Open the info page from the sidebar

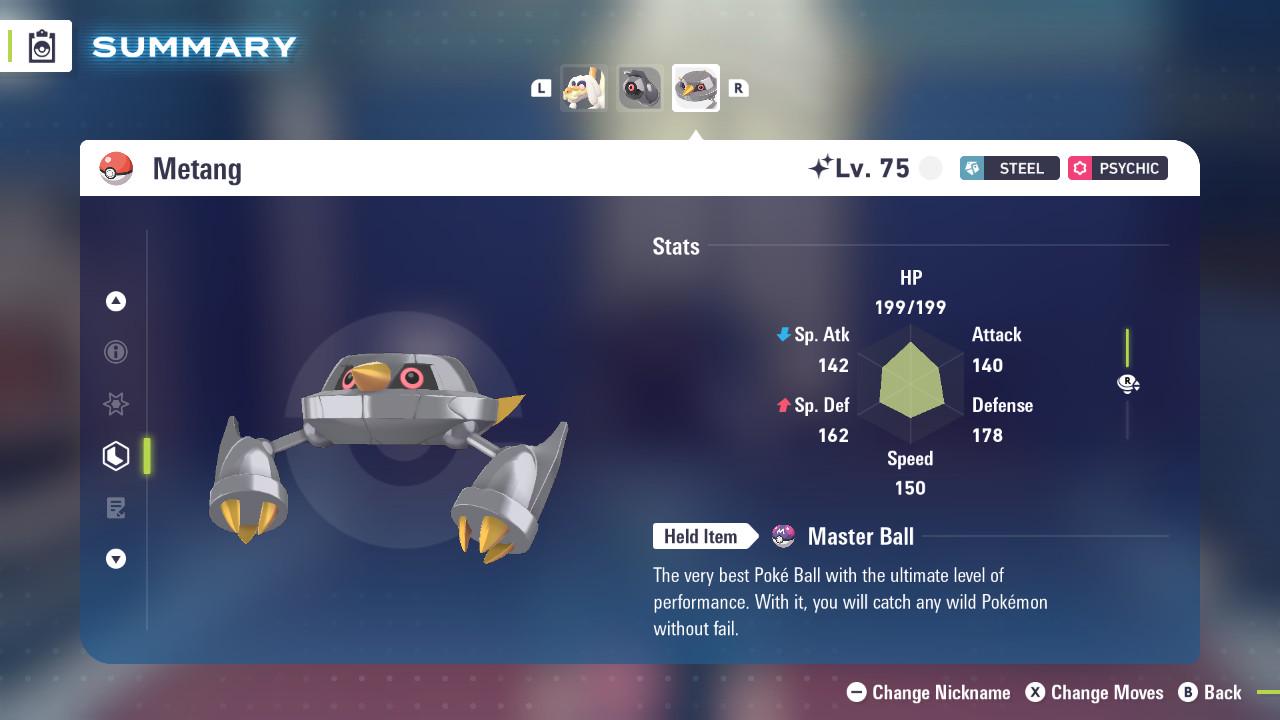tap(116, 352)
